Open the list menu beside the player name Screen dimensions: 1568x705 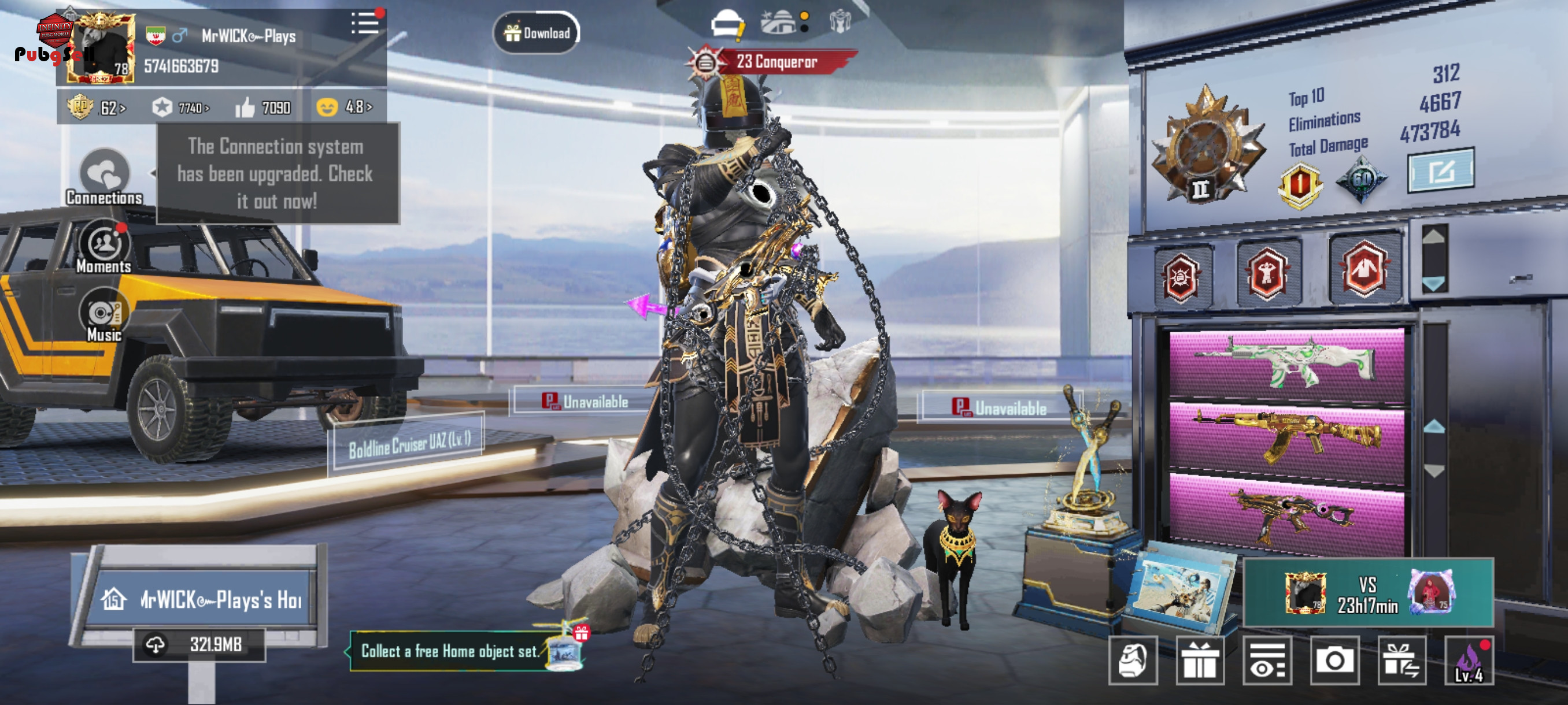(x=365, y=24)
